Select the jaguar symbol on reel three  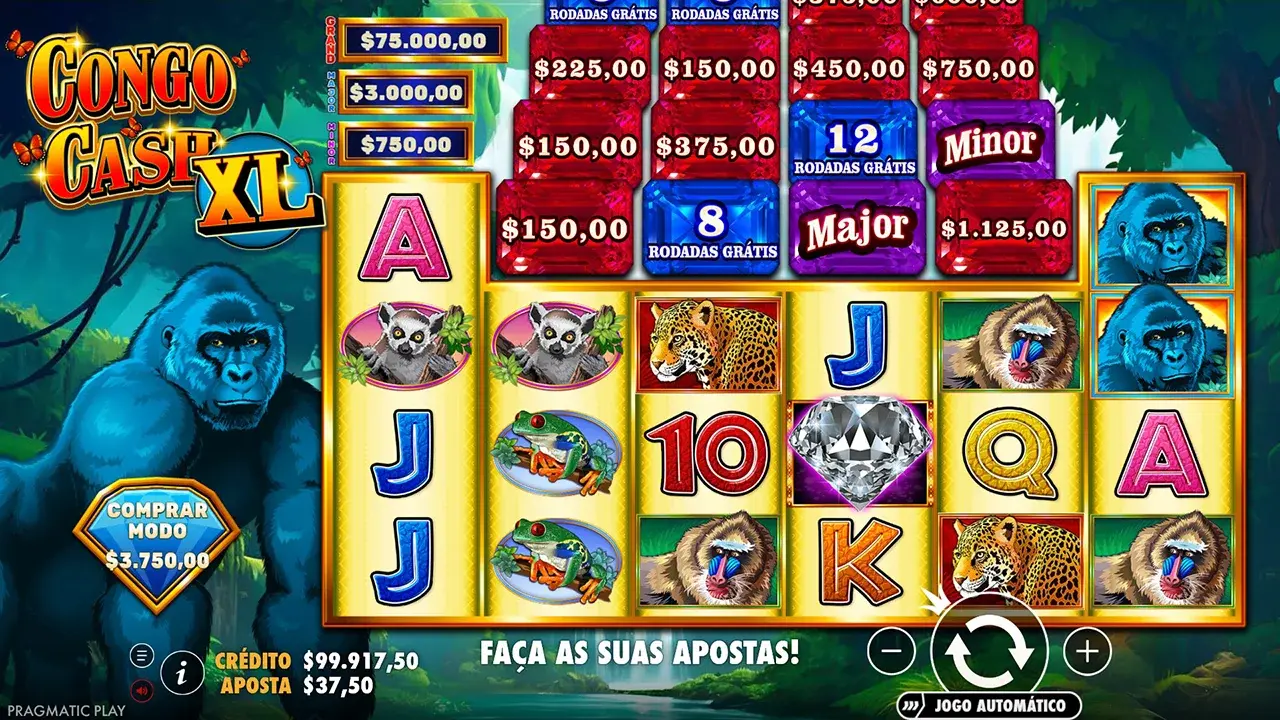706,340
